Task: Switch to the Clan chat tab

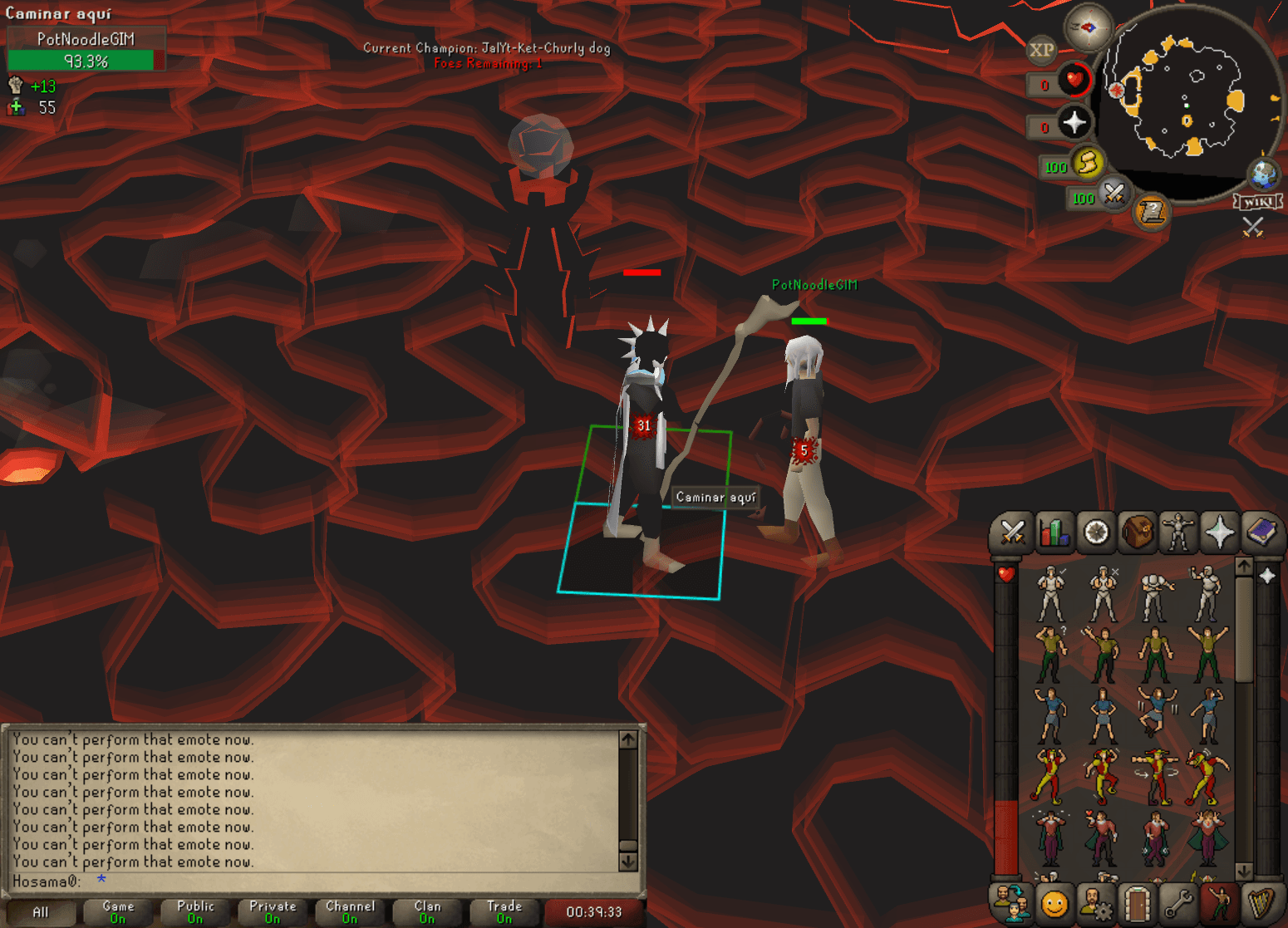Action: 427,911
